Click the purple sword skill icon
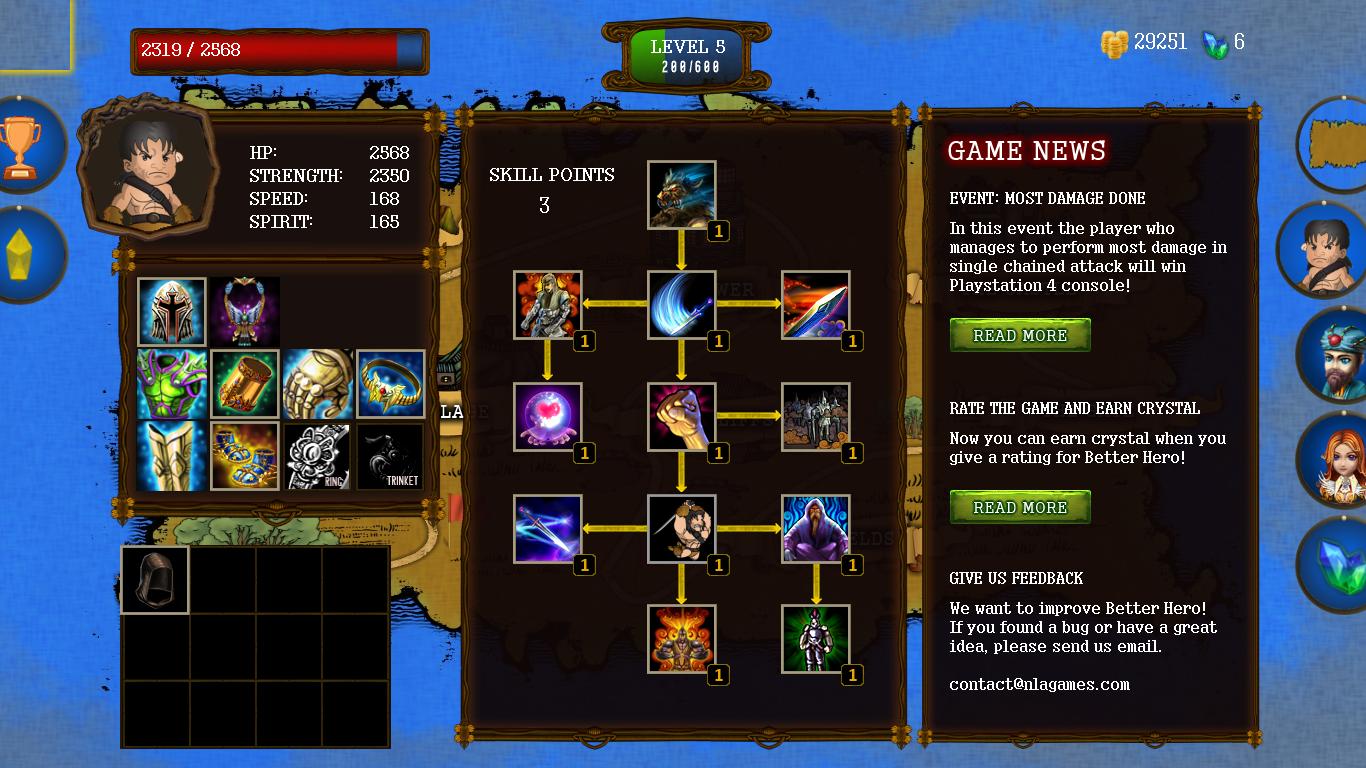The width and height of the screenshot is (1366, 768). 548,529
